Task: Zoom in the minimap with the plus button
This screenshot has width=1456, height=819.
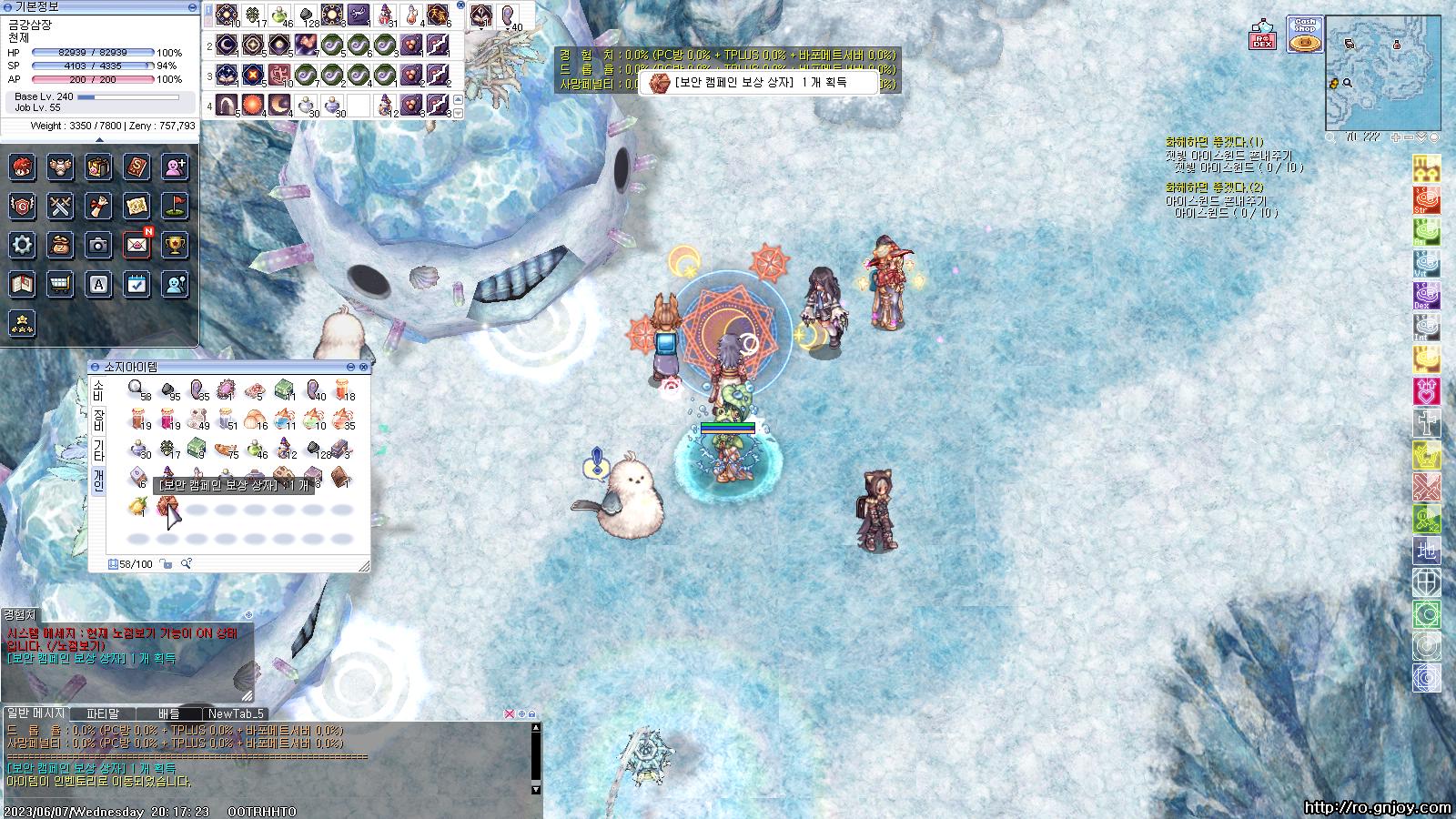Action: pos(1396,137)
